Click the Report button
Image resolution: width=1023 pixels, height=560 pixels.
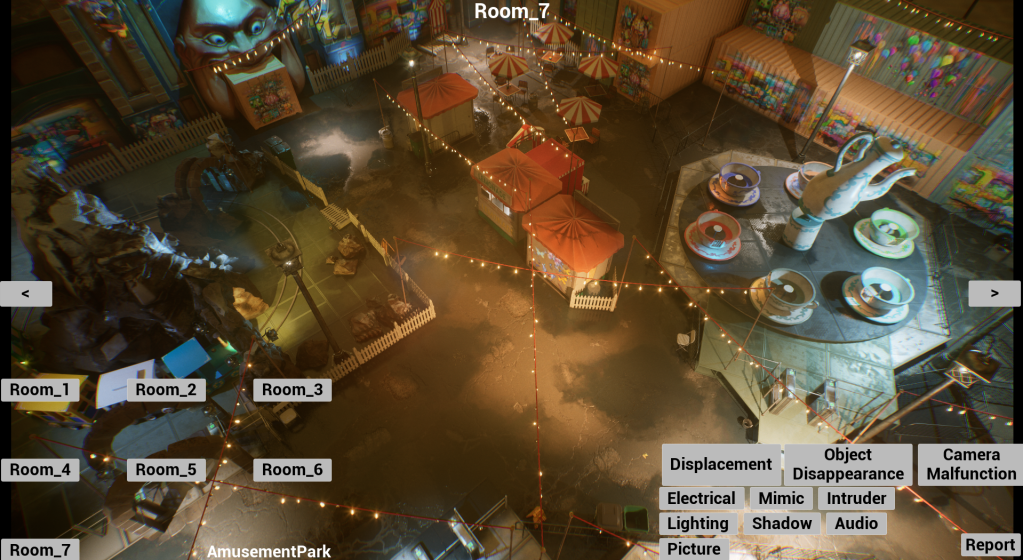click(x=990, y=545)
